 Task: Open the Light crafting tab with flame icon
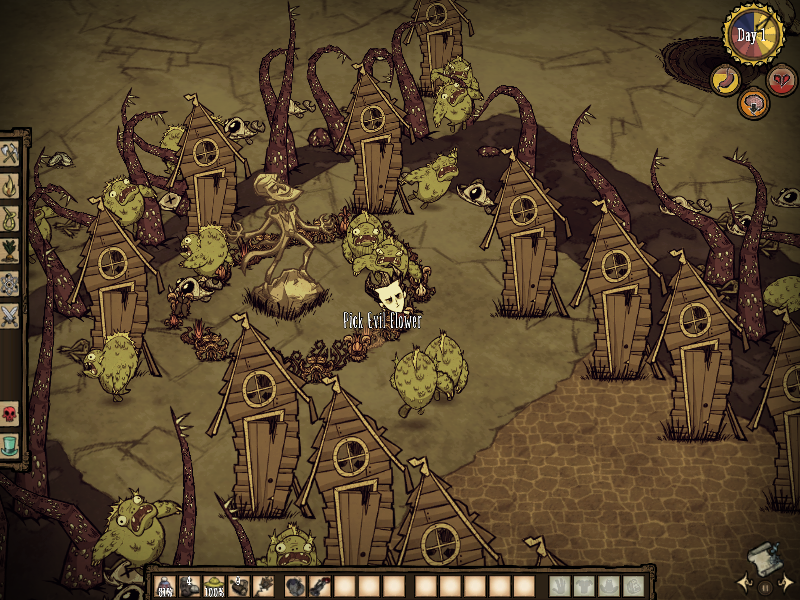11,185
